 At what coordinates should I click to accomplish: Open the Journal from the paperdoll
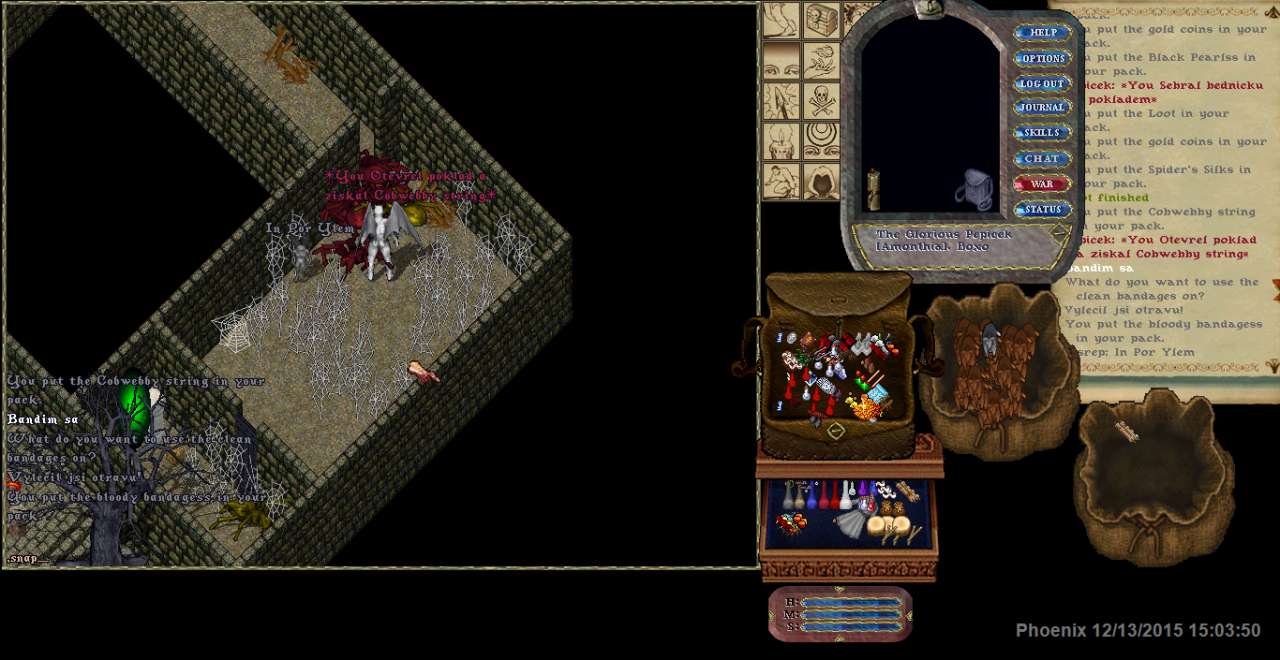pos(1042,108)
